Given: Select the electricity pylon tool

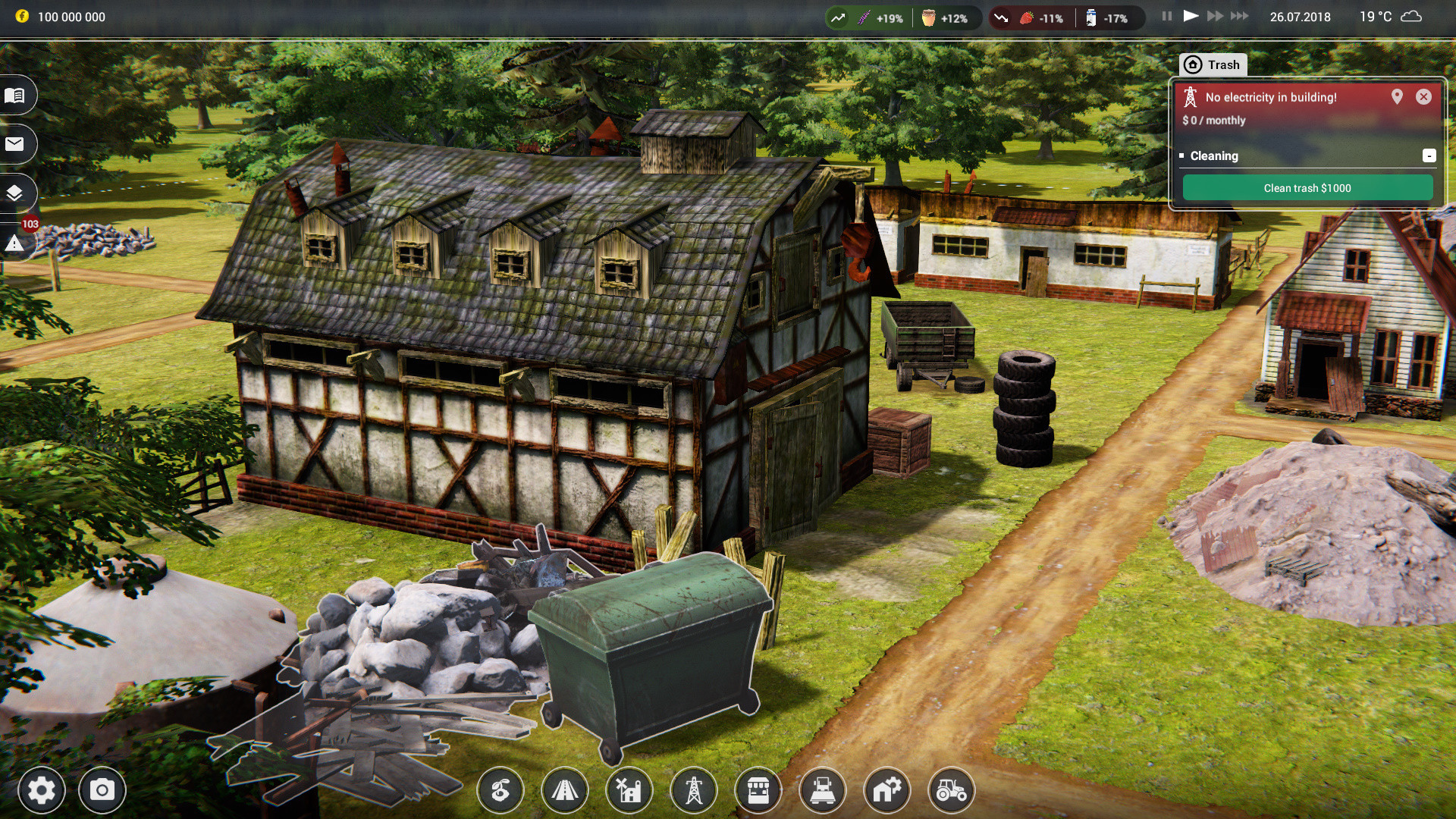Looking at the screenshot, I should pos(694,790).
